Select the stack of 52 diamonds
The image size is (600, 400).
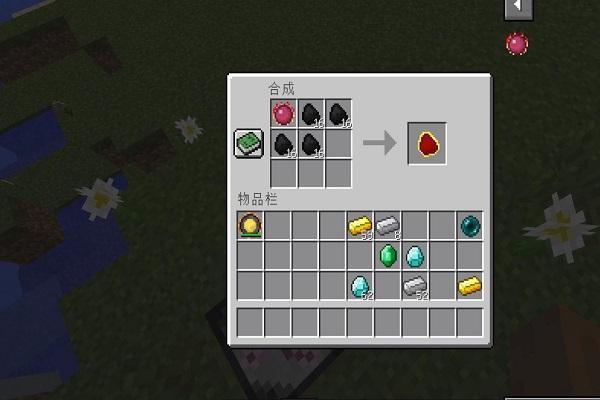point(360,287)
